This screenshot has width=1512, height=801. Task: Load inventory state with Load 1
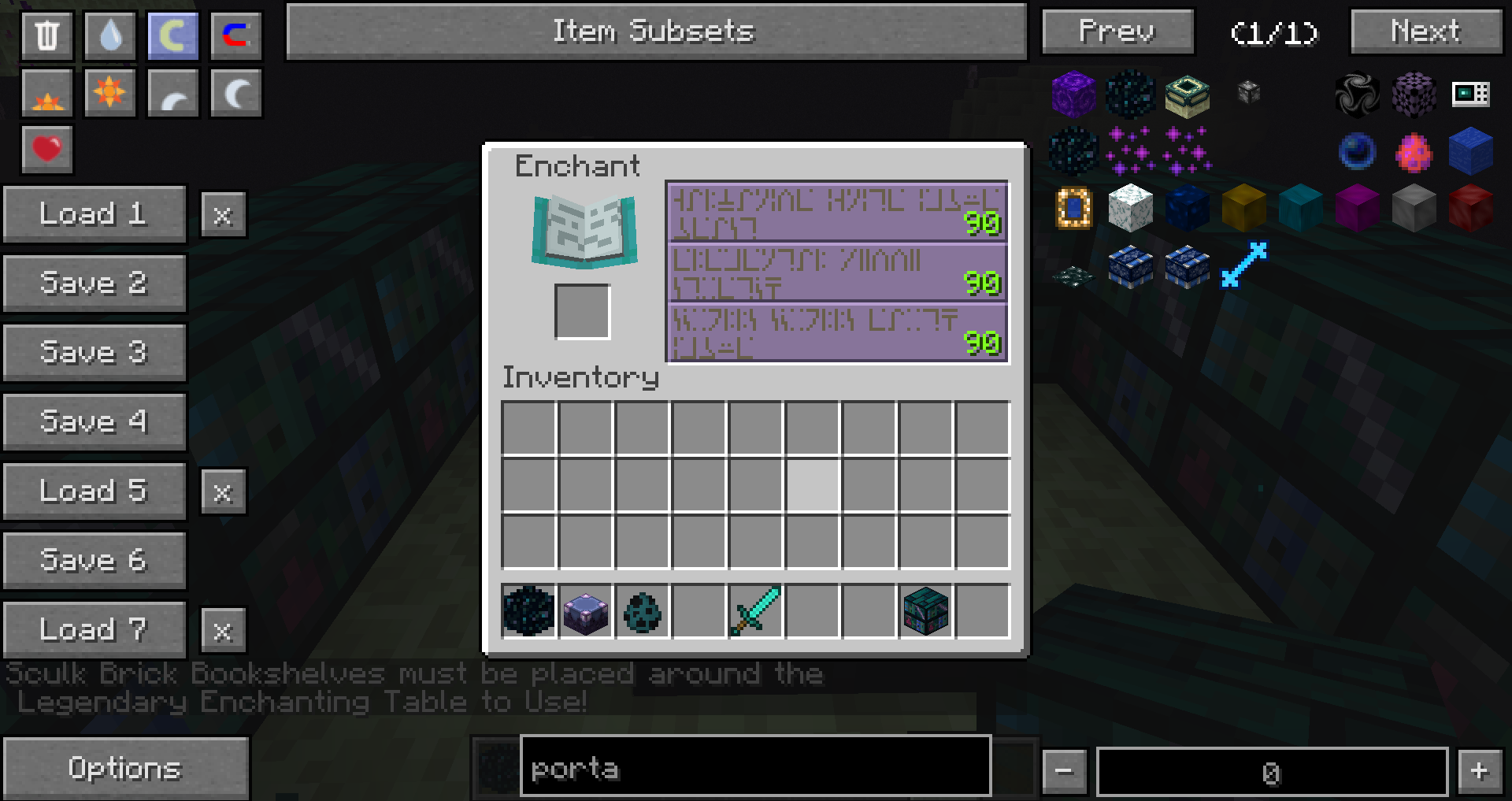[94, 213]
